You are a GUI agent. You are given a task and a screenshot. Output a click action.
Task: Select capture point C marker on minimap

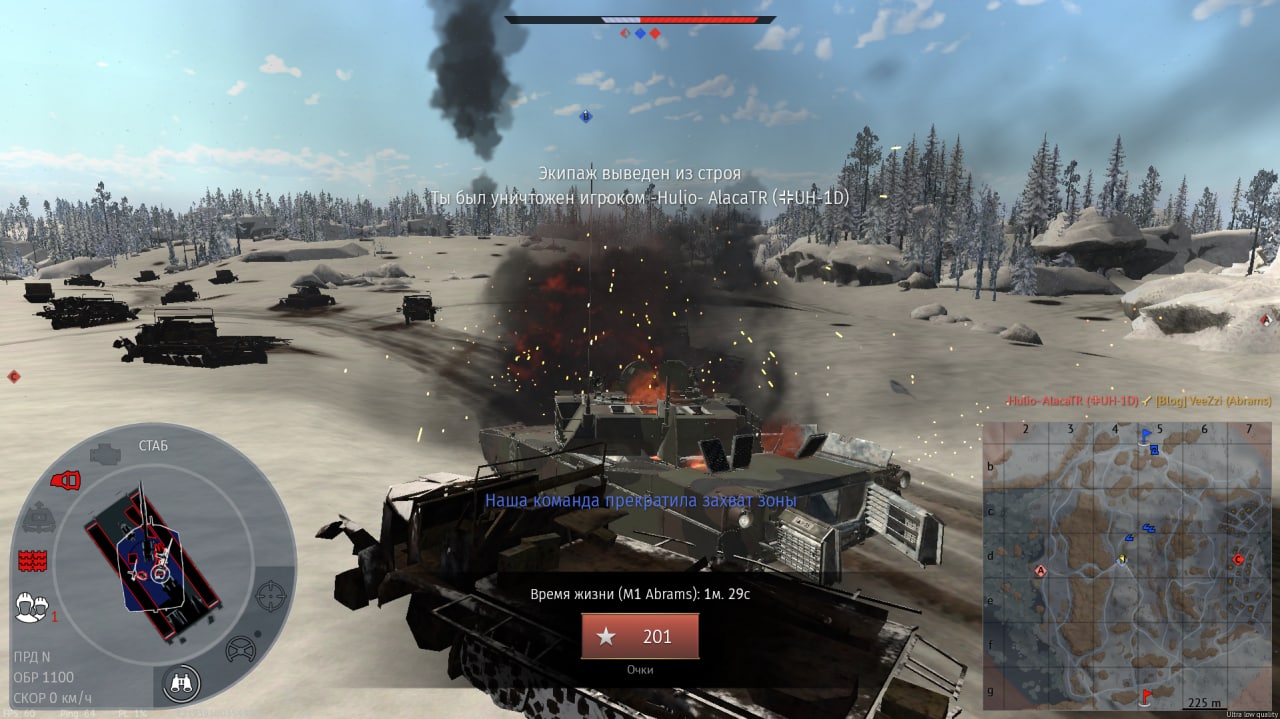1238,559
